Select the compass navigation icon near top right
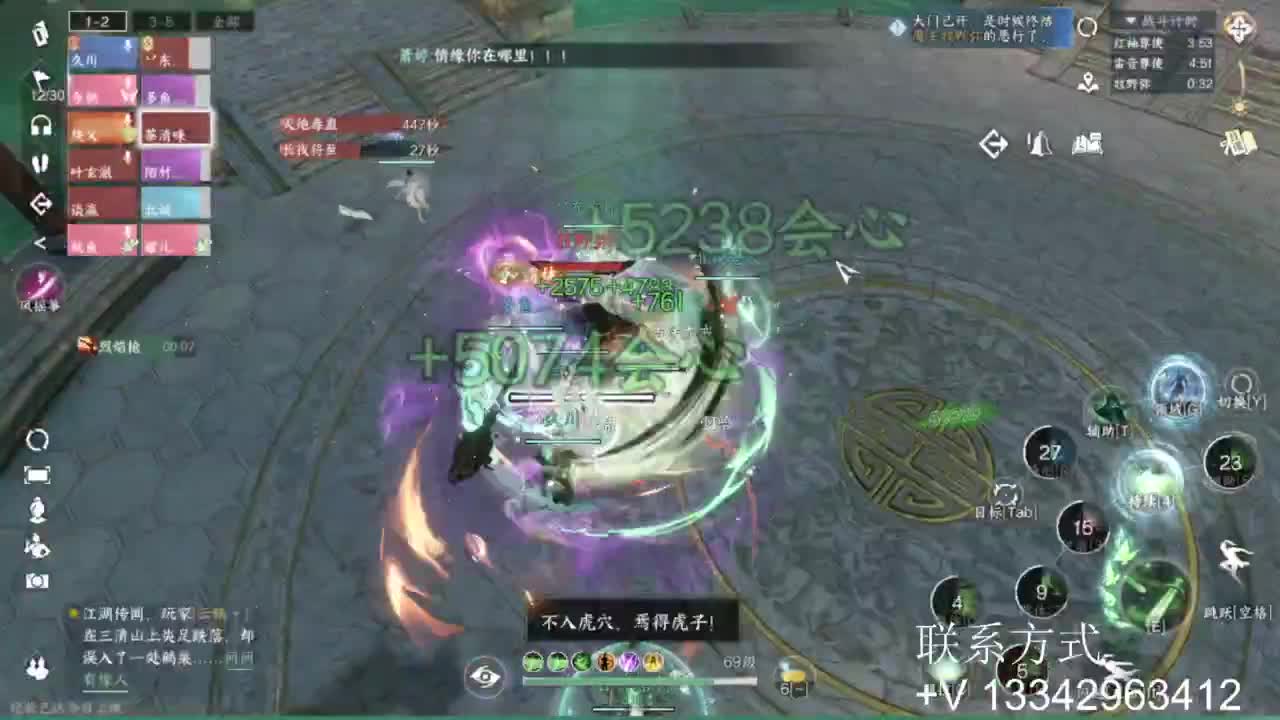The height and width of the screenshot is (720, 1280). pos(1240,27)
